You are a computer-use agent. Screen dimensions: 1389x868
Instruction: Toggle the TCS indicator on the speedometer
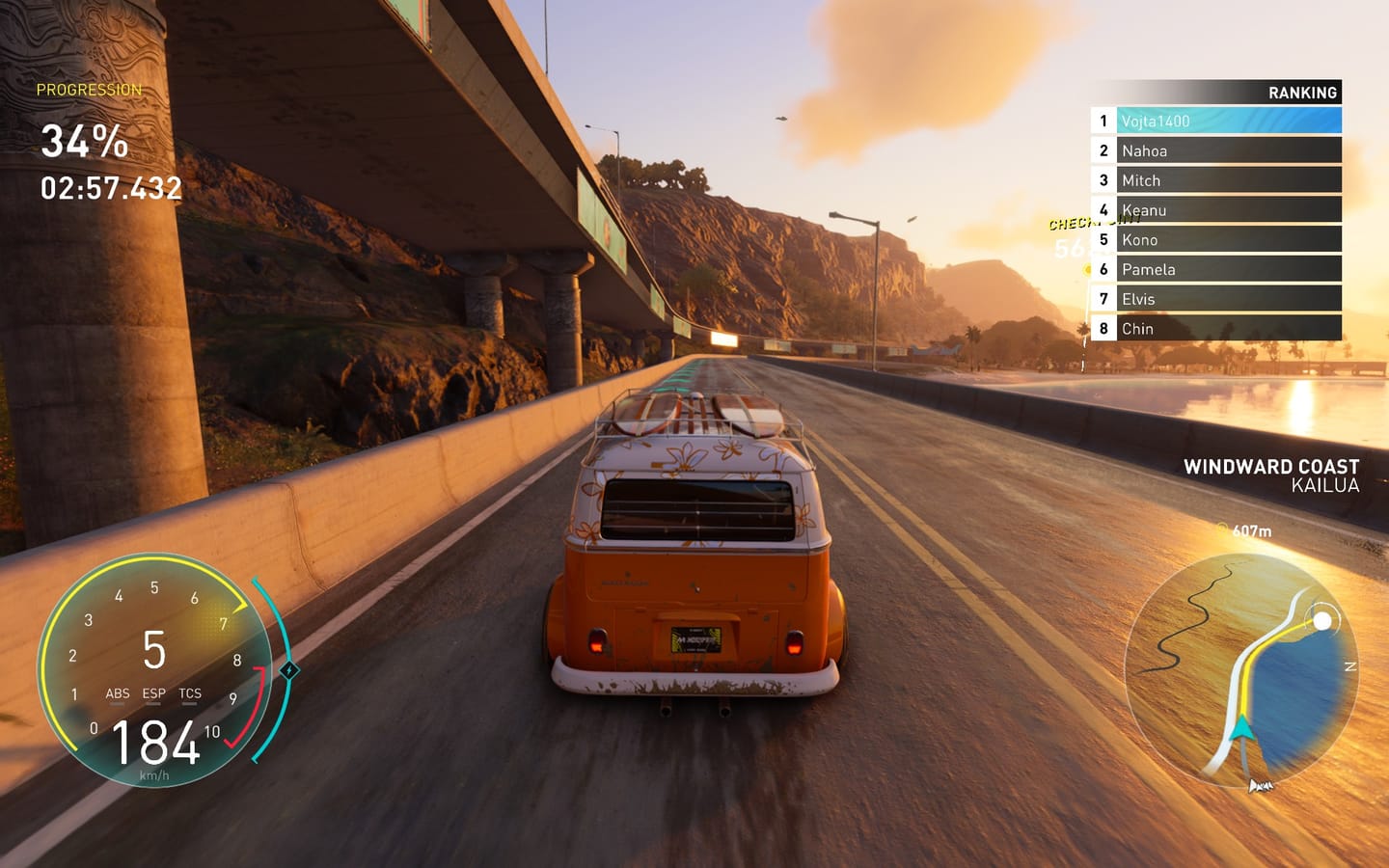[x=189, y=693]
